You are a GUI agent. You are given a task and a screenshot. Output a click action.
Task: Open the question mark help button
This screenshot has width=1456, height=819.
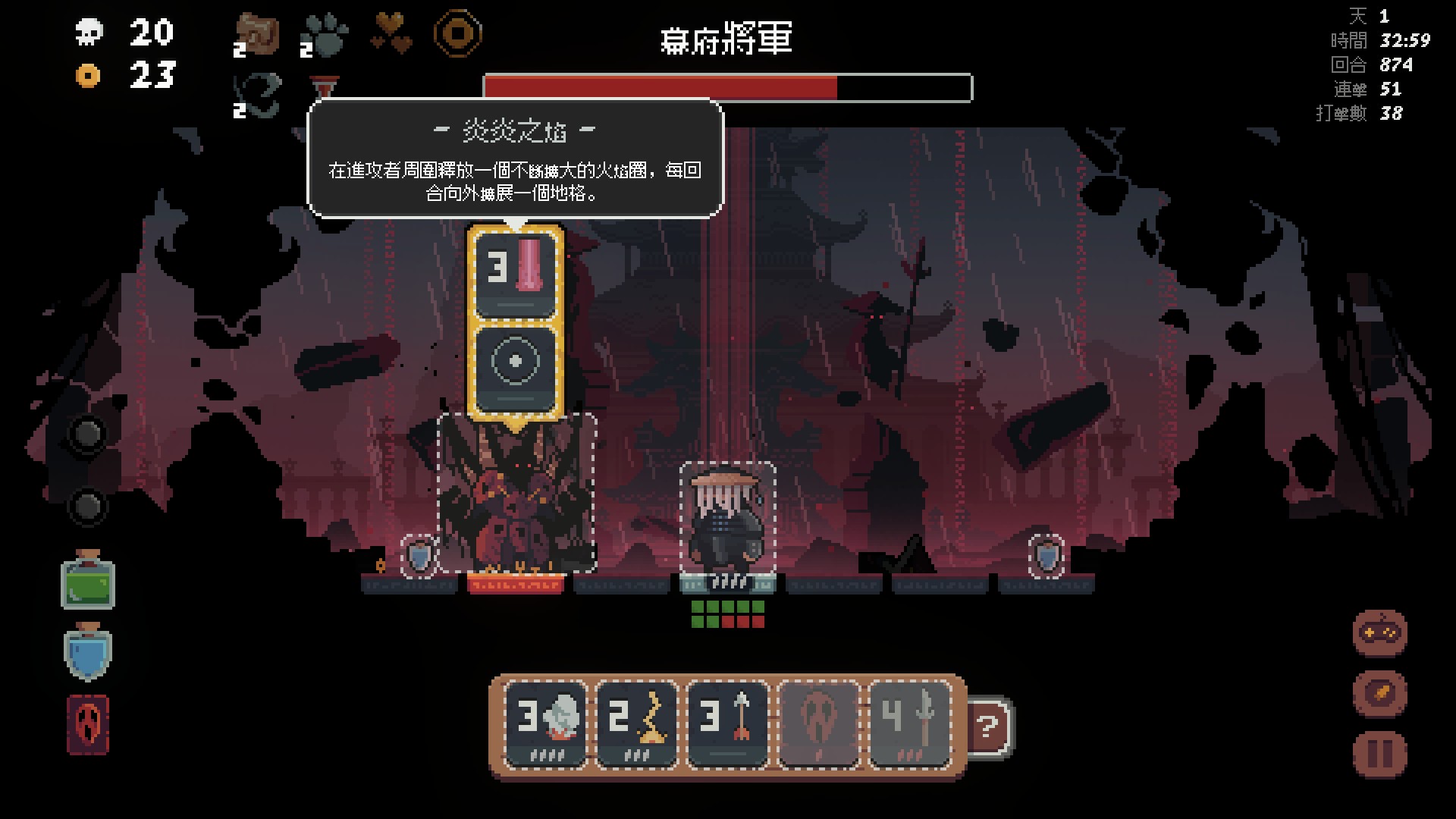988,727
